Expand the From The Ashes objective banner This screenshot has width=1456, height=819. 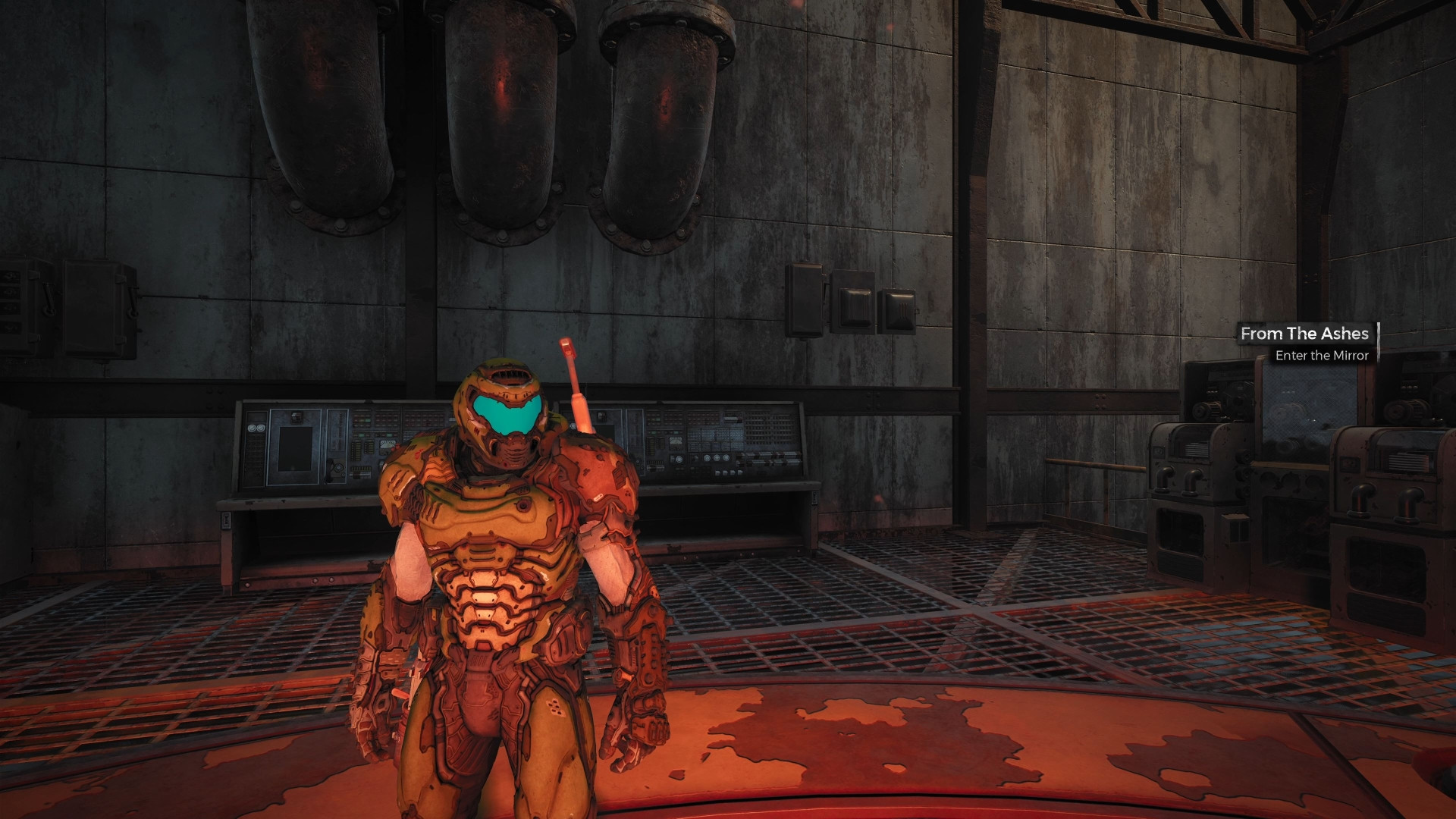tap(1306, 334)
